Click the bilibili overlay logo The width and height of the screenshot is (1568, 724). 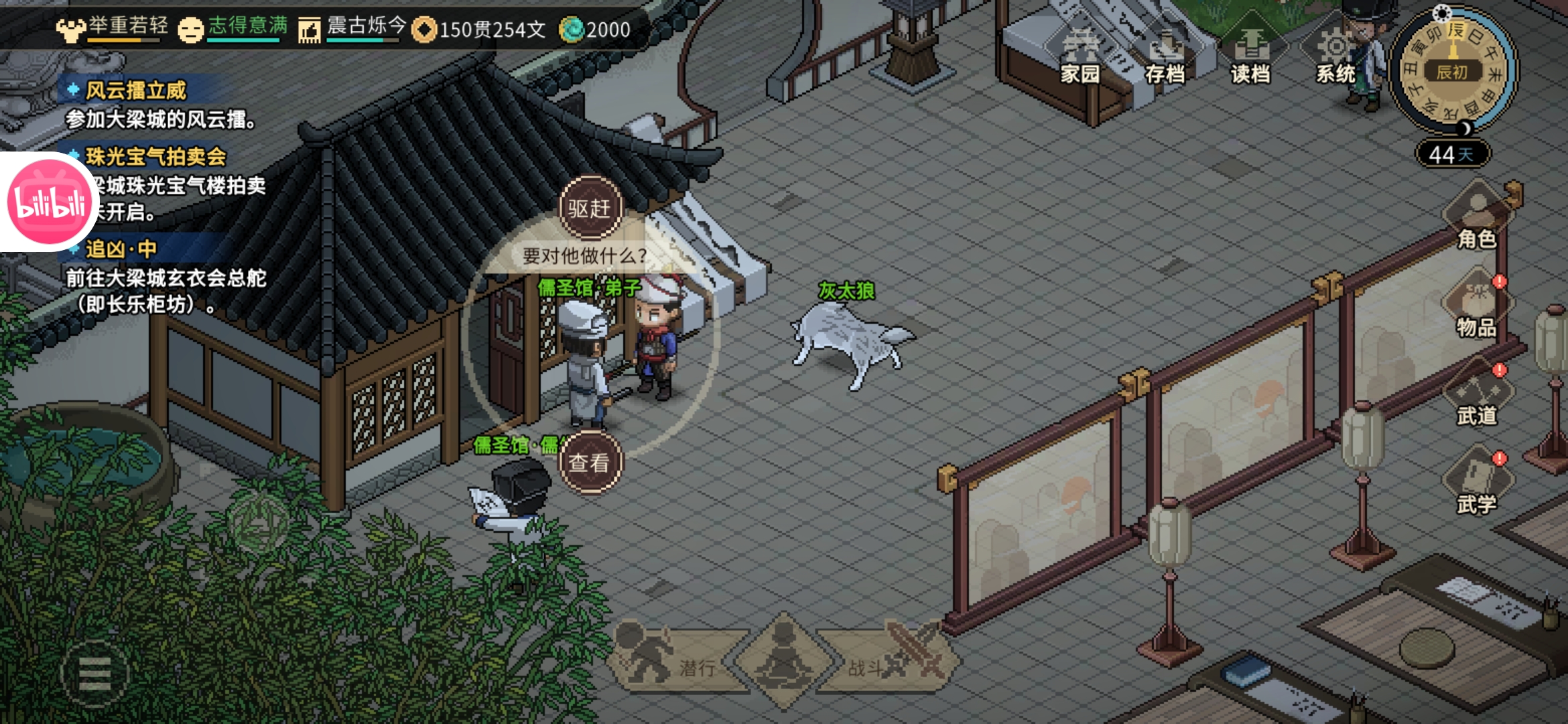click(x=48, y=201)
